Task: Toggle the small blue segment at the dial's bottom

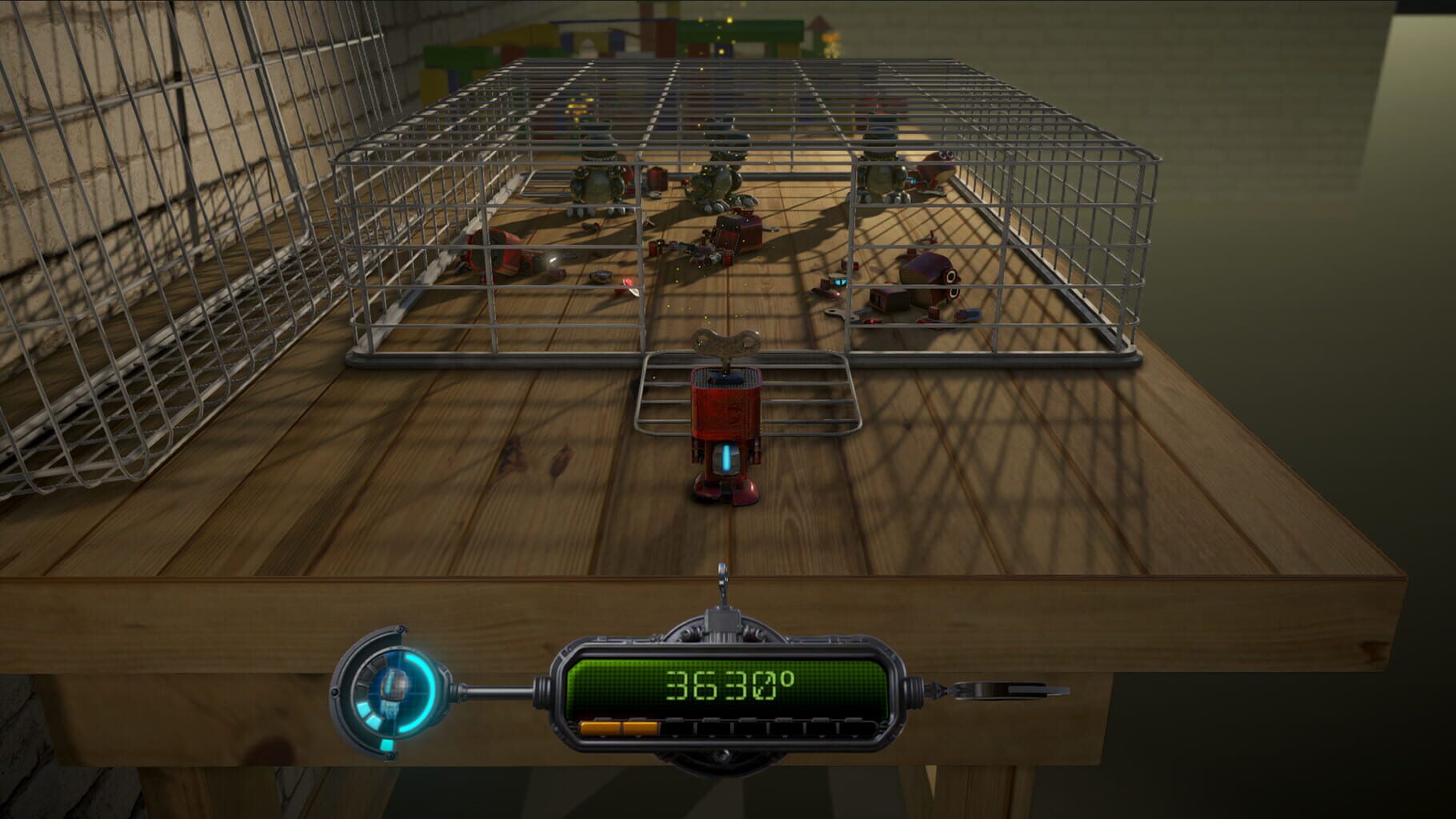Action: click(x=386, y=744)
